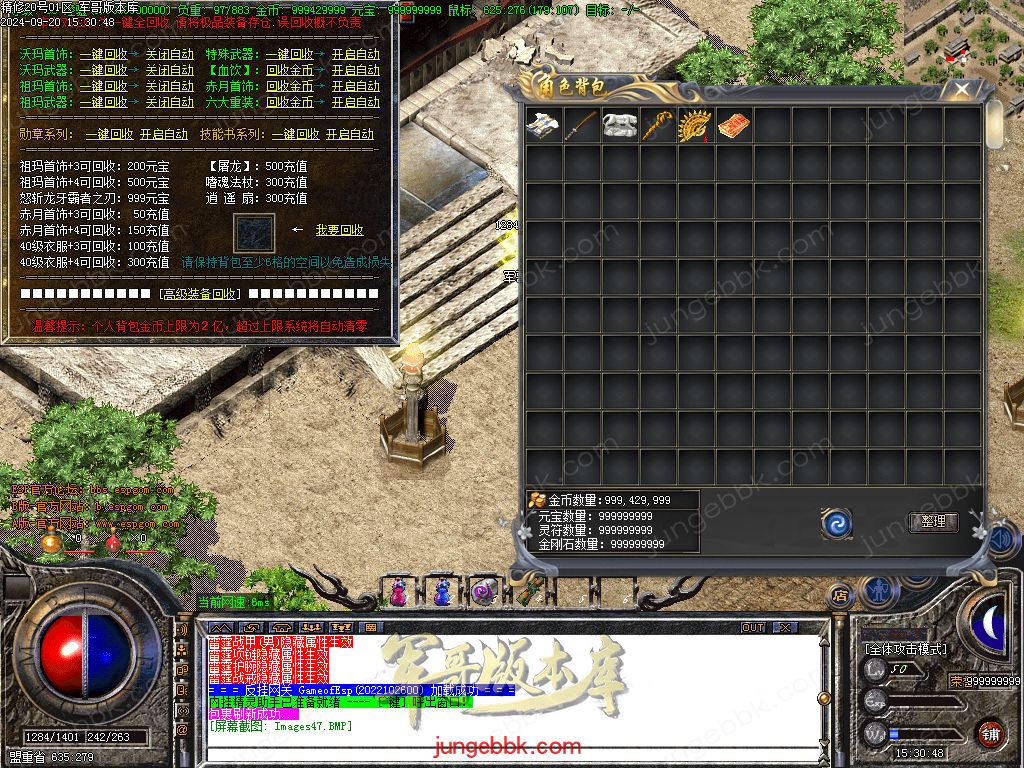1024x768 pixels.
Task: Click 一键回收 for 沃玛首饰
Action: tap(103, 54)
